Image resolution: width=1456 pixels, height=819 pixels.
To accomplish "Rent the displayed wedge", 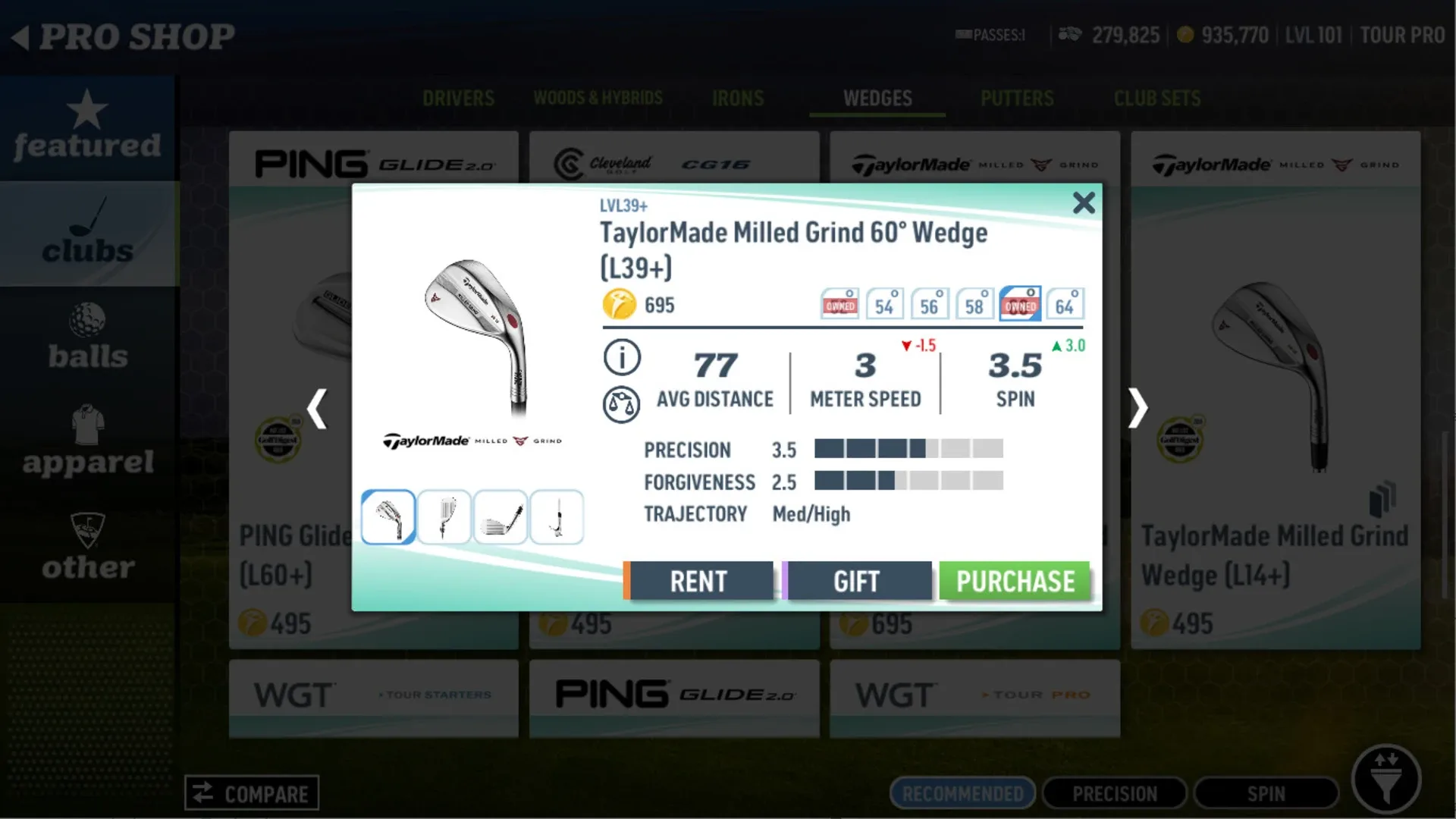I will tap(698, 581).
